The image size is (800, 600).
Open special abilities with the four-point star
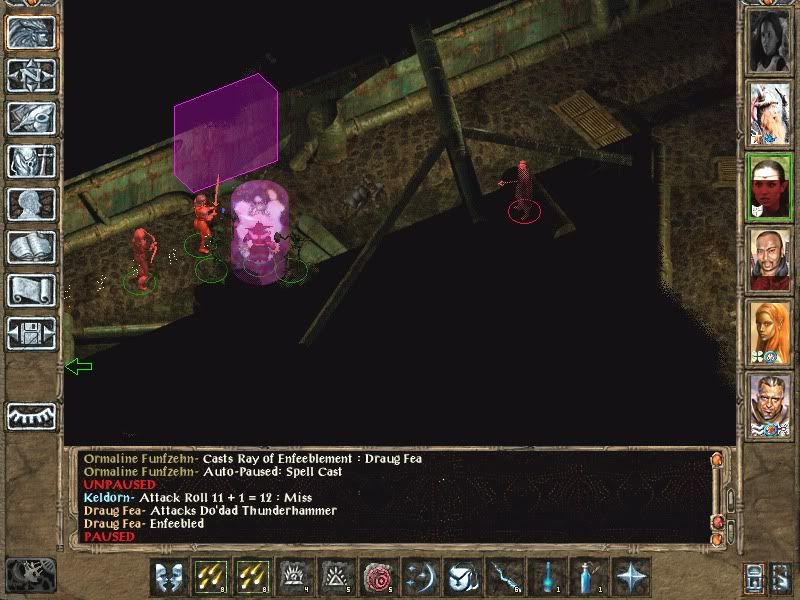pos(631,577)
